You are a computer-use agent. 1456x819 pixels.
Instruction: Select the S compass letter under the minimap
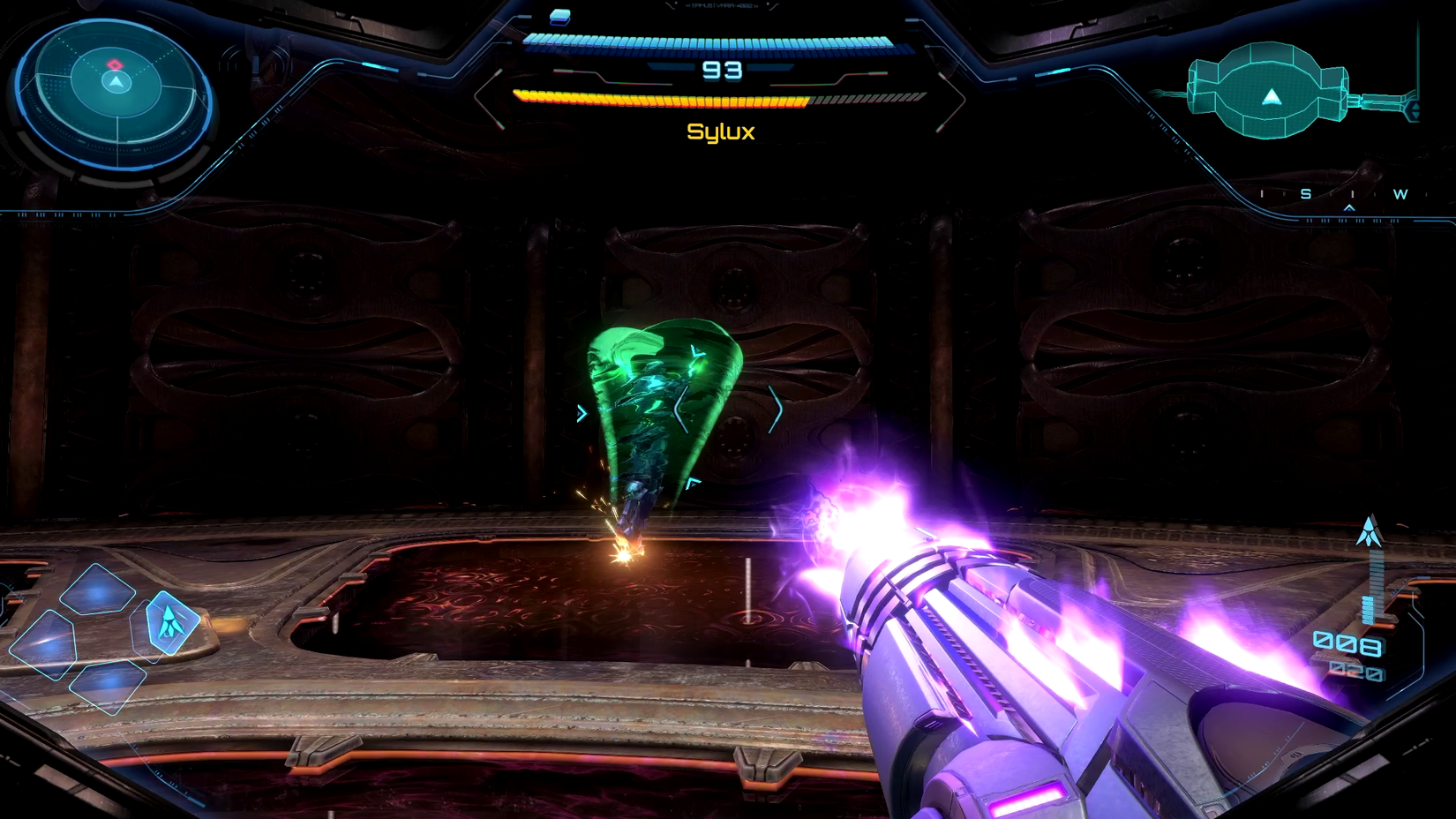(x=1305, y=193)
